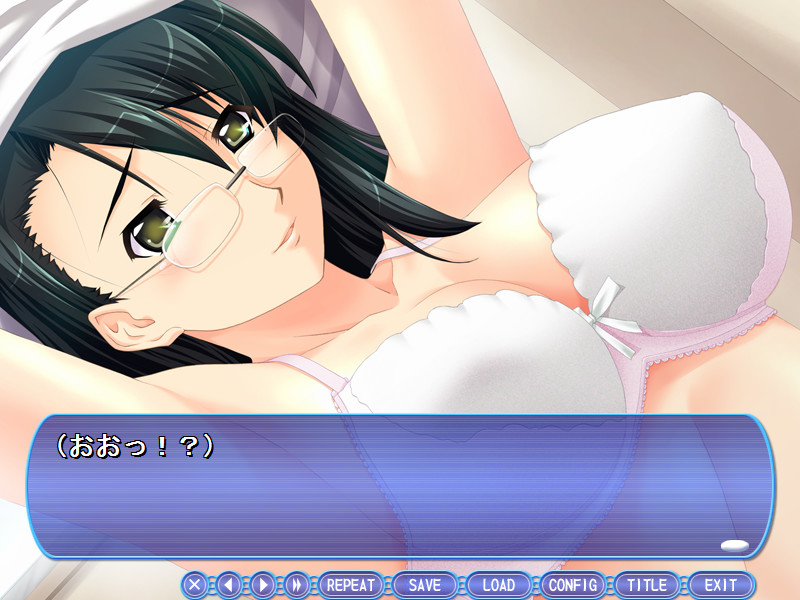Open the LOAD menu
This screenshot has height=600, width=800.
coord(499,585)
